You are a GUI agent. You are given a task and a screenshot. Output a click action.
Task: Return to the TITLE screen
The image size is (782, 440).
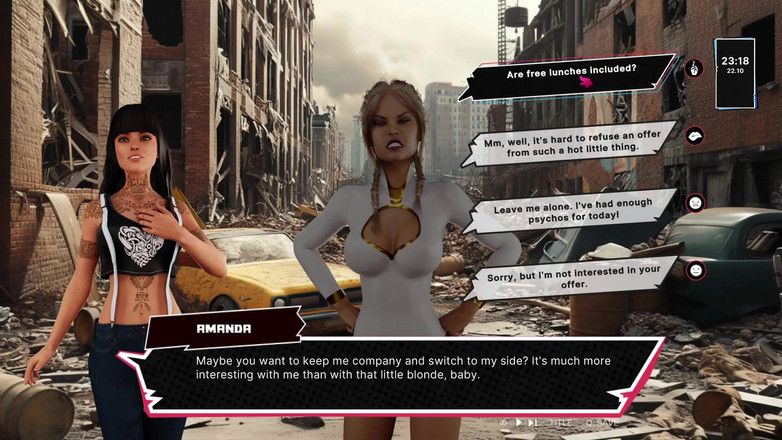click(562, 423)
